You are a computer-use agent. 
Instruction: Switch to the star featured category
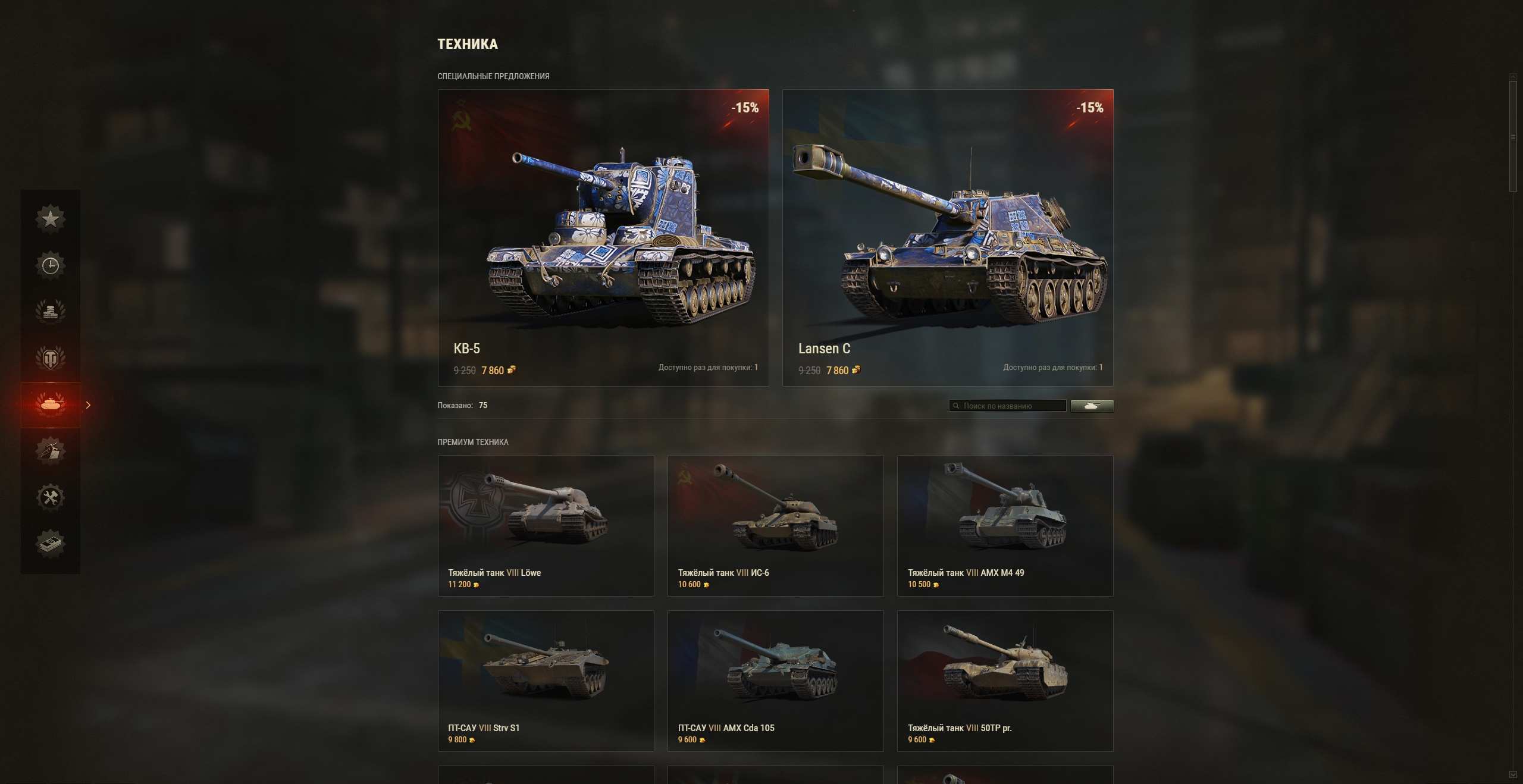point(51,218)
